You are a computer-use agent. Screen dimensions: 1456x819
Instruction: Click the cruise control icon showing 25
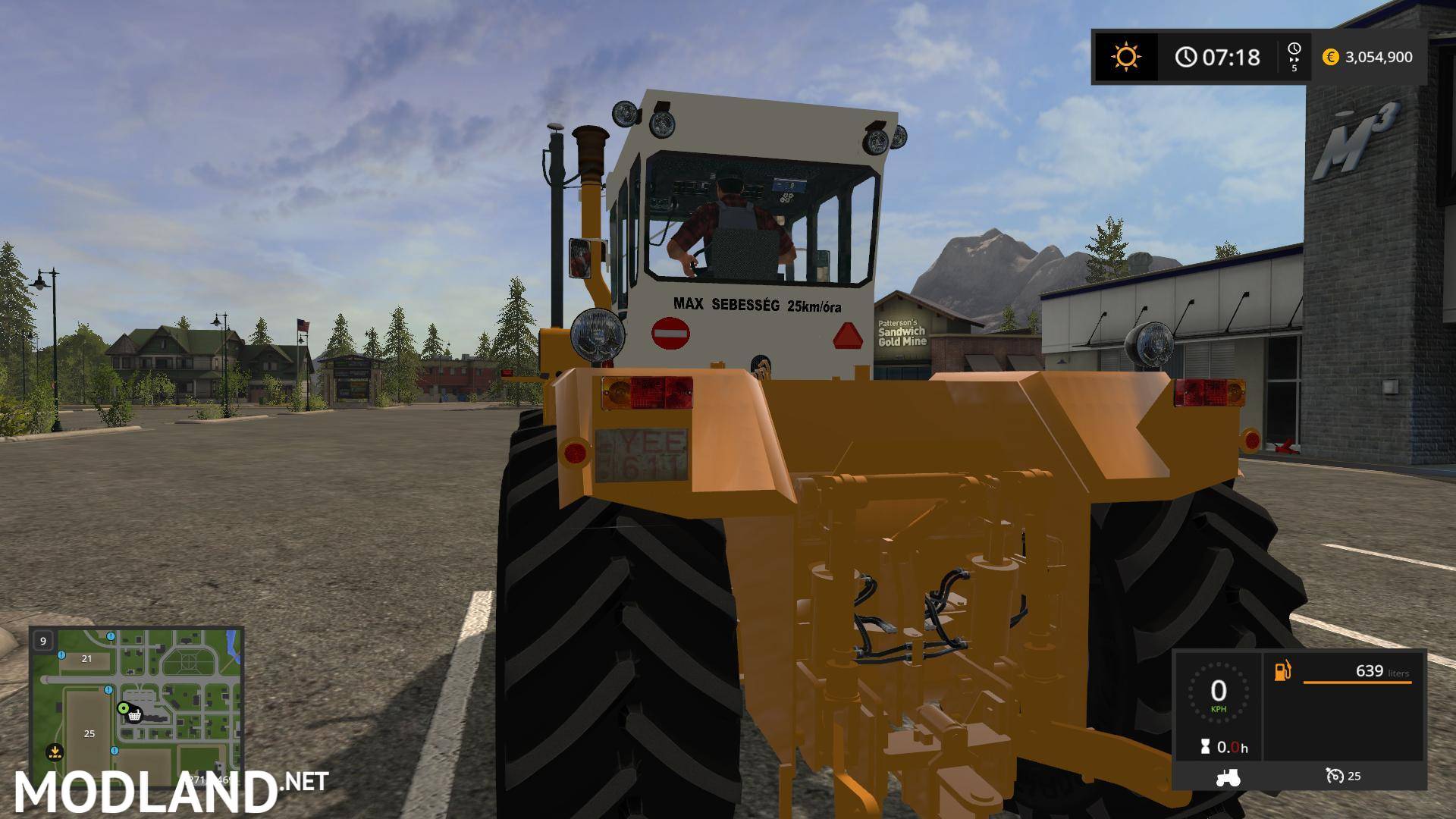tap(1336, 777)
